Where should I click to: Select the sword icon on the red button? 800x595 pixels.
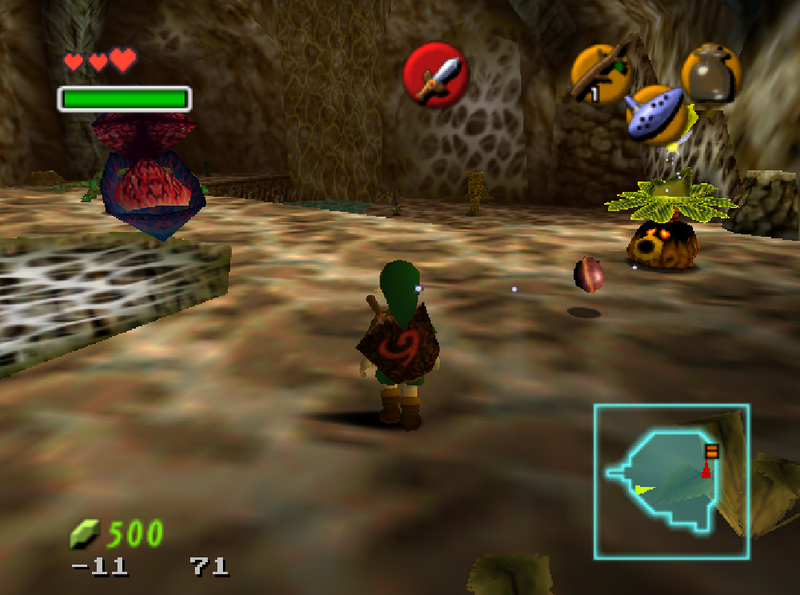point(436,75)
